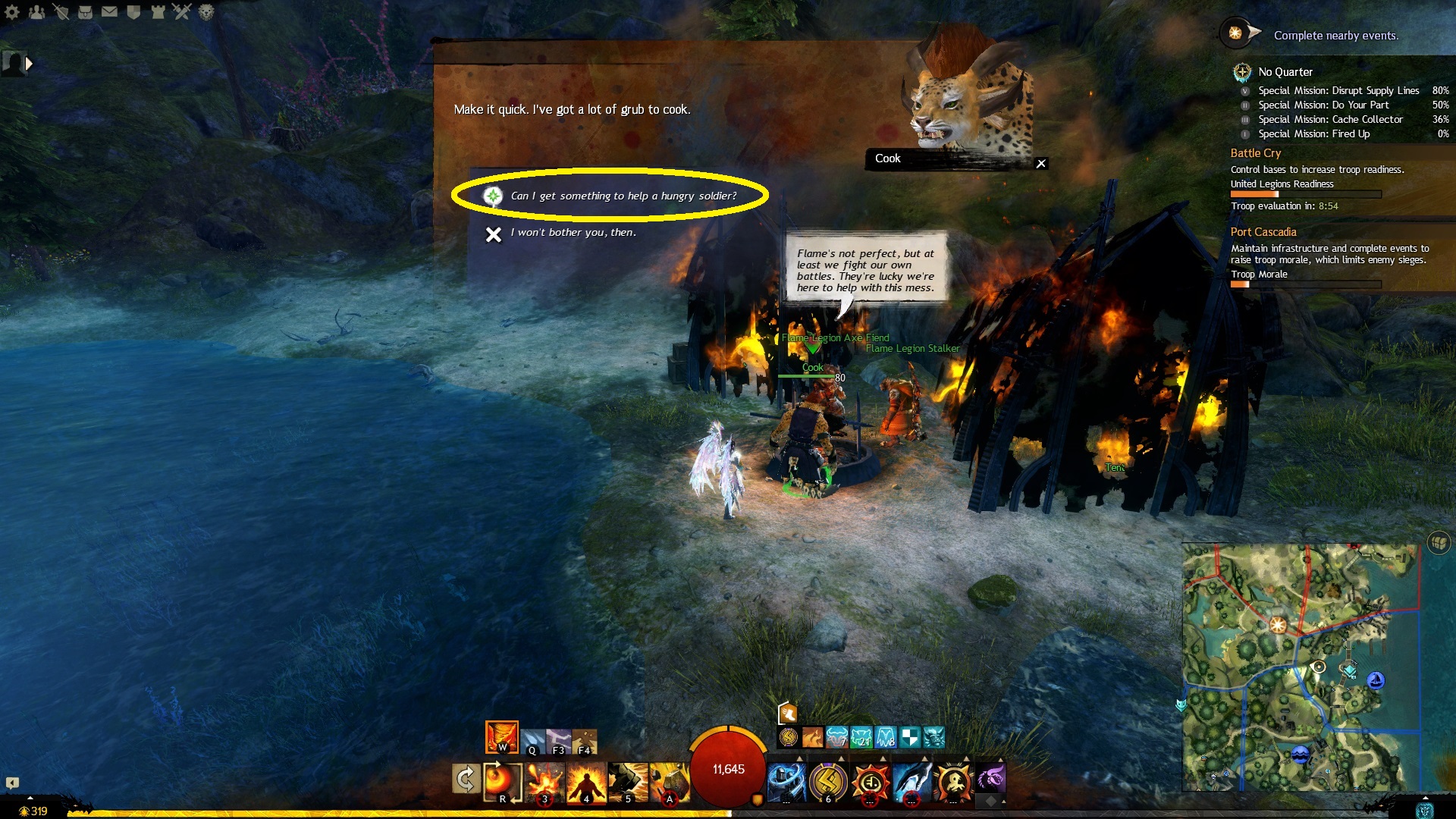Open the guild shield icon
Screen dimensions: 1456x819
[133, 11]
